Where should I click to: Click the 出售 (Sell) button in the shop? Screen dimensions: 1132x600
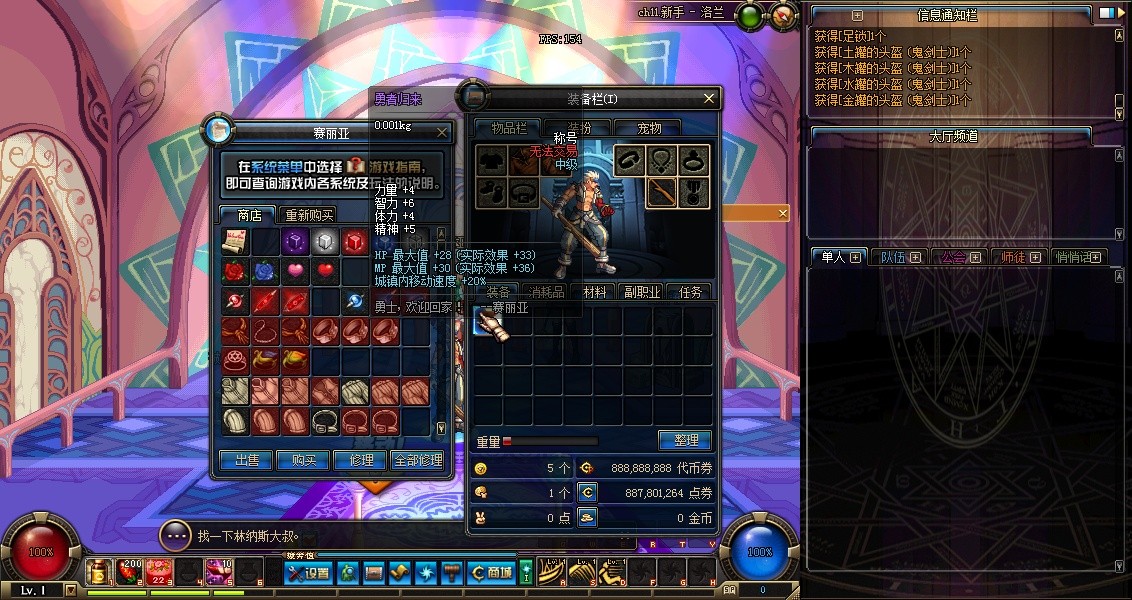247,460
